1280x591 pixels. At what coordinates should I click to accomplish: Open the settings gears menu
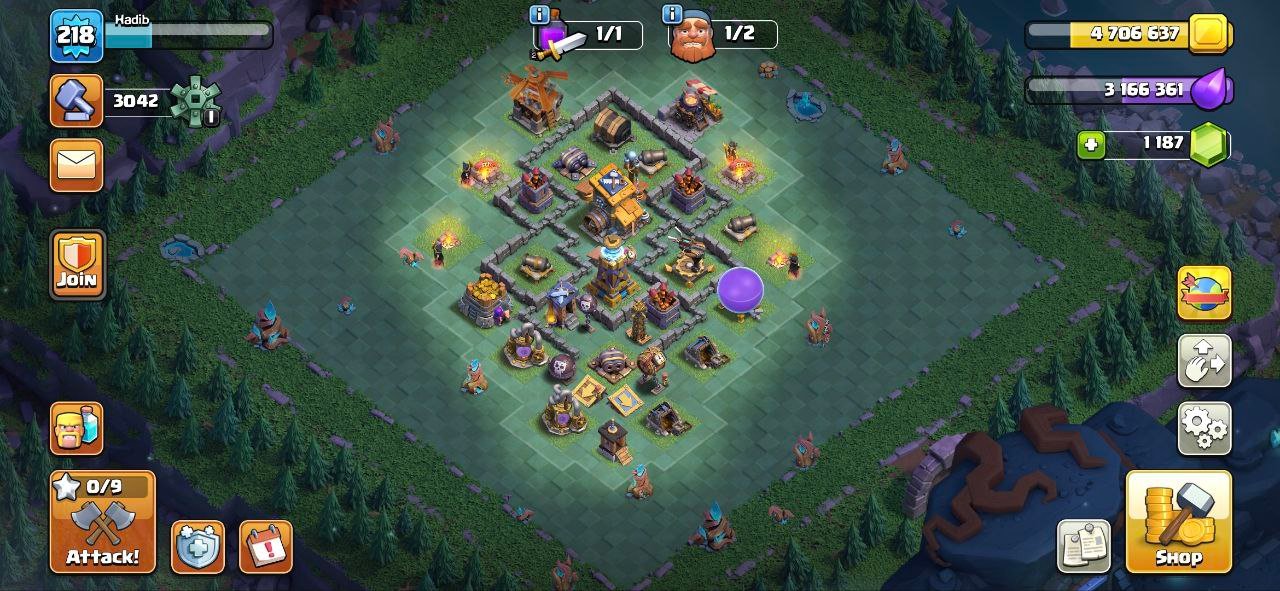click(1204, 427)
